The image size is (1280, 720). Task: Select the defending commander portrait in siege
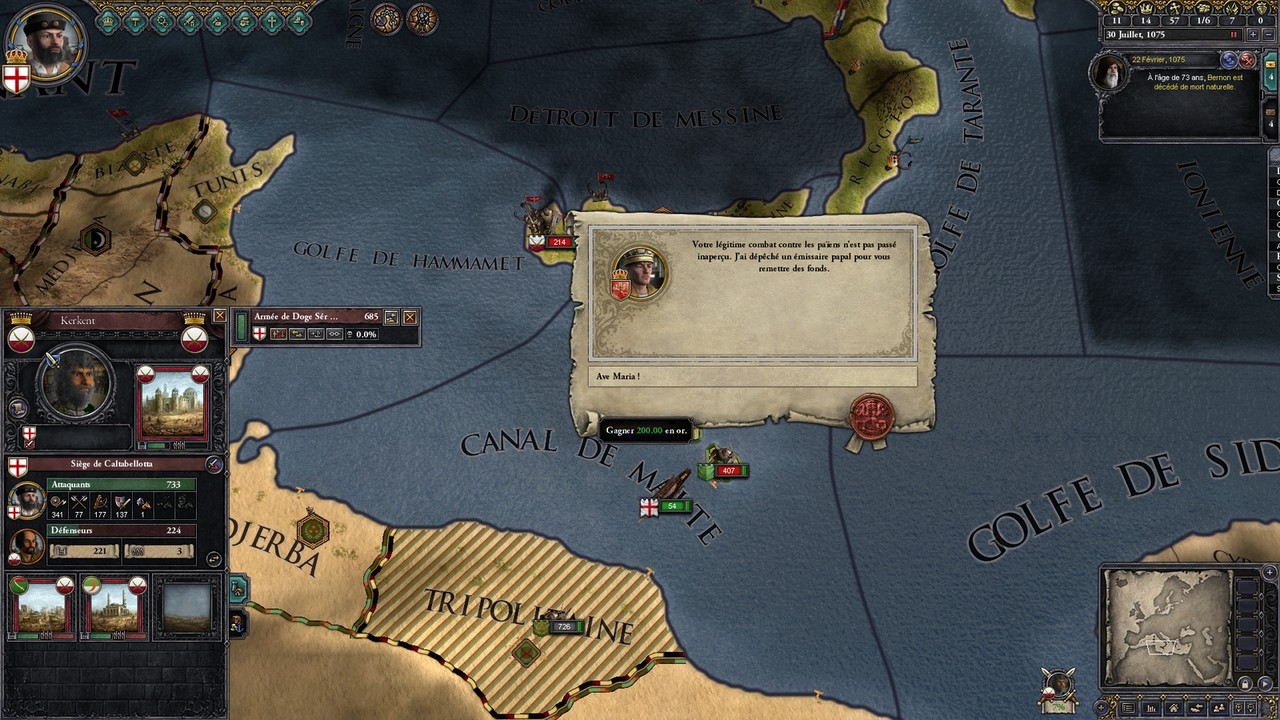coord(26,545)
